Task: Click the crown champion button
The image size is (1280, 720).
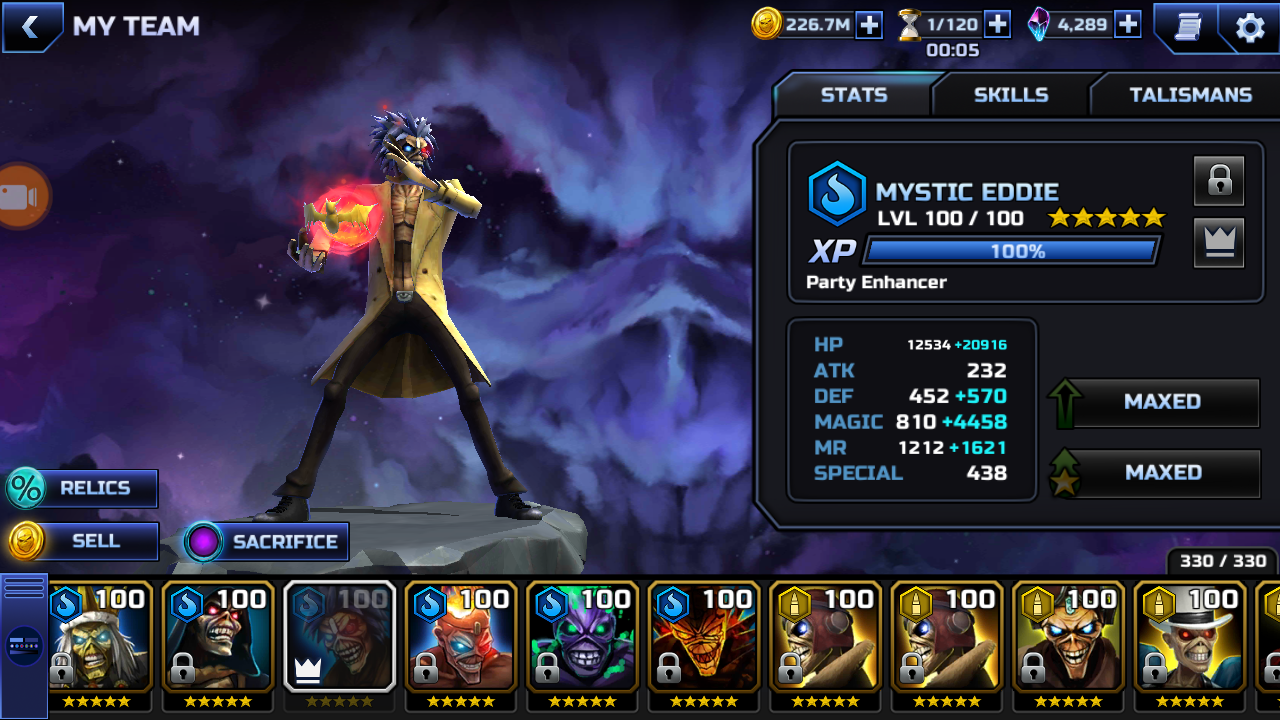Action: [x=1218, y=243]
